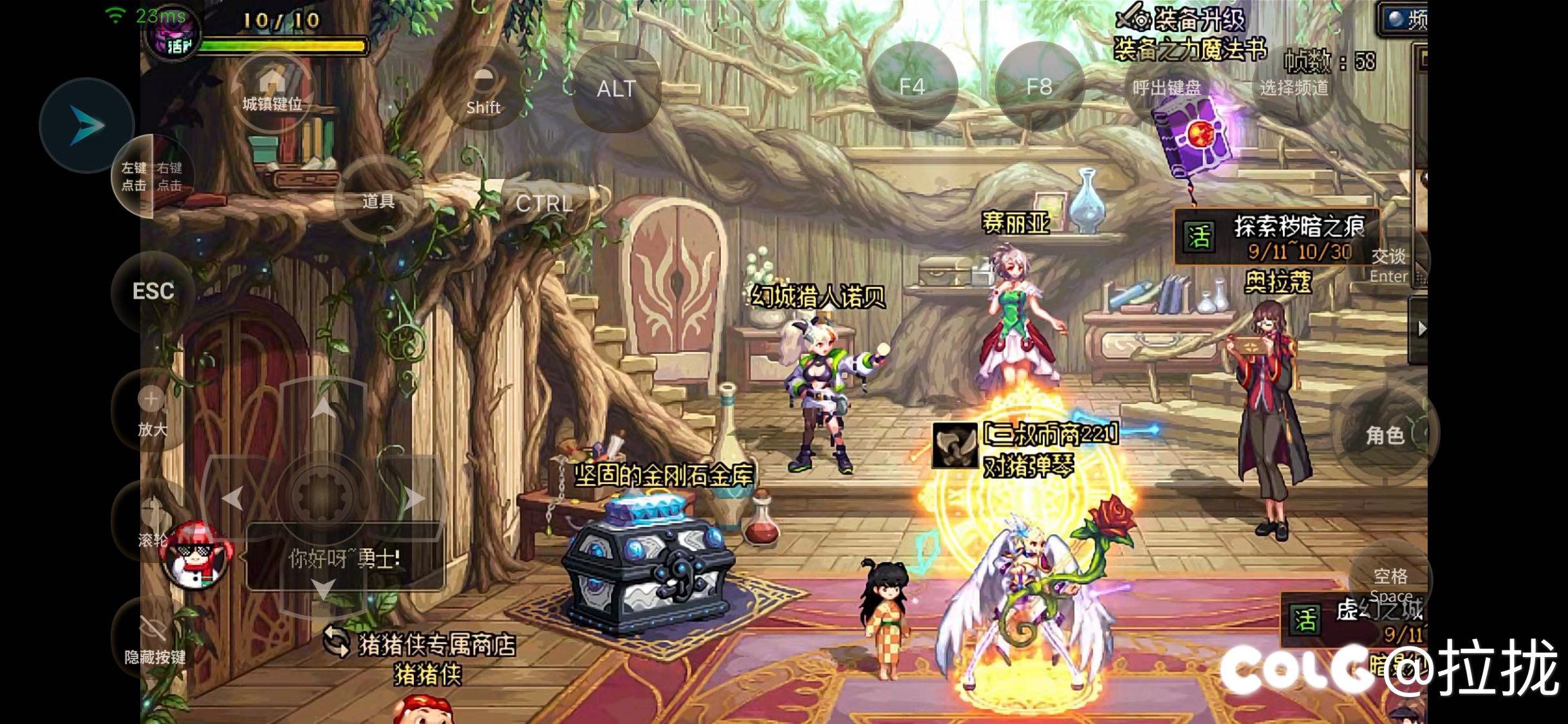Tap the ESC overlay button
The width and height of the screenshot is (1568, 724).
(x=153, y=292)
